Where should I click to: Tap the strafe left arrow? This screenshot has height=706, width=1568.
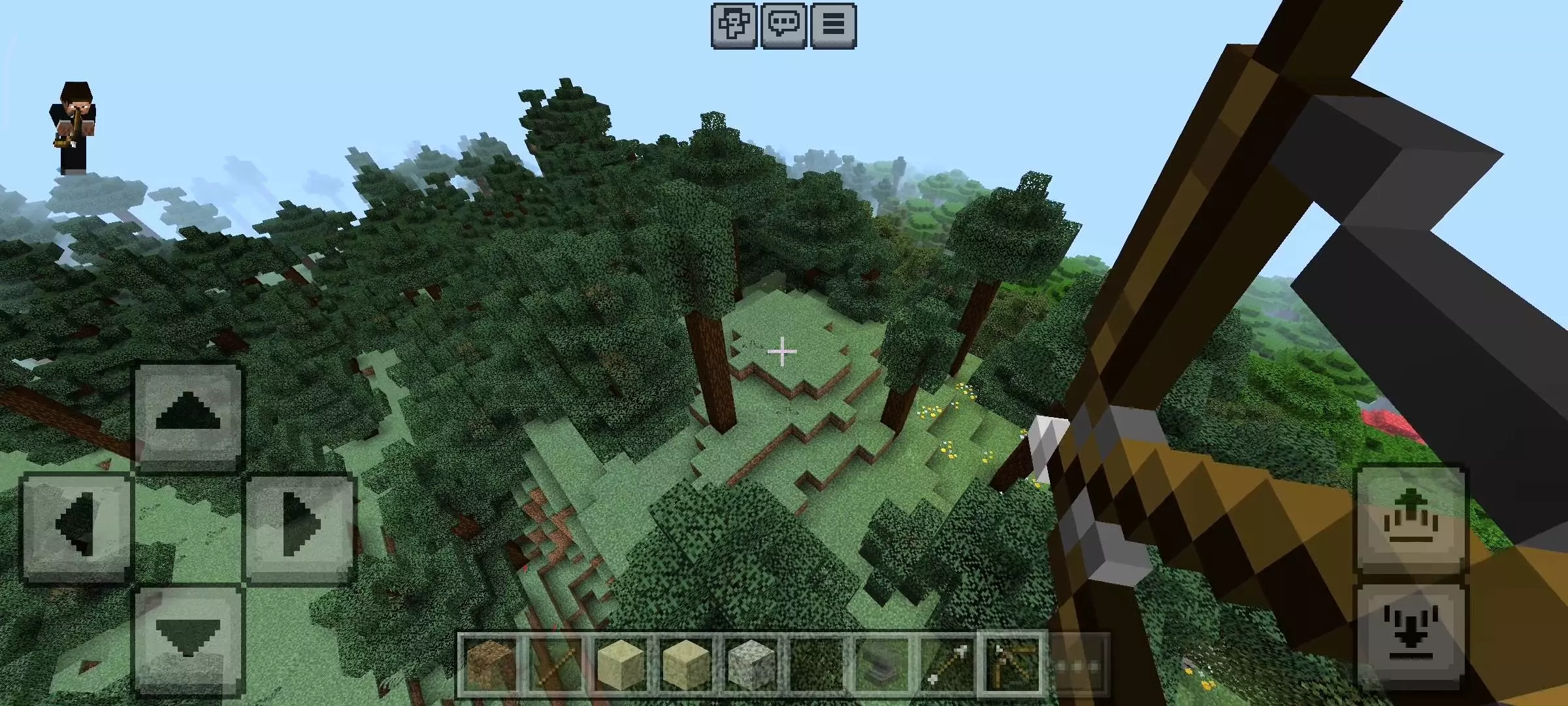(x=77, y=526)
